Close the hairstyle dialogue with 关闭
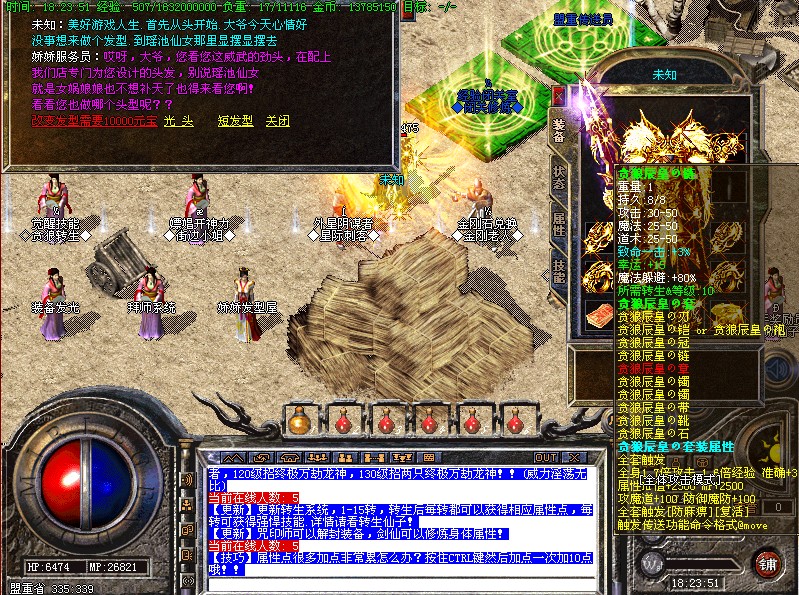This screenshot has width=799, height=595. coord(277,120)
